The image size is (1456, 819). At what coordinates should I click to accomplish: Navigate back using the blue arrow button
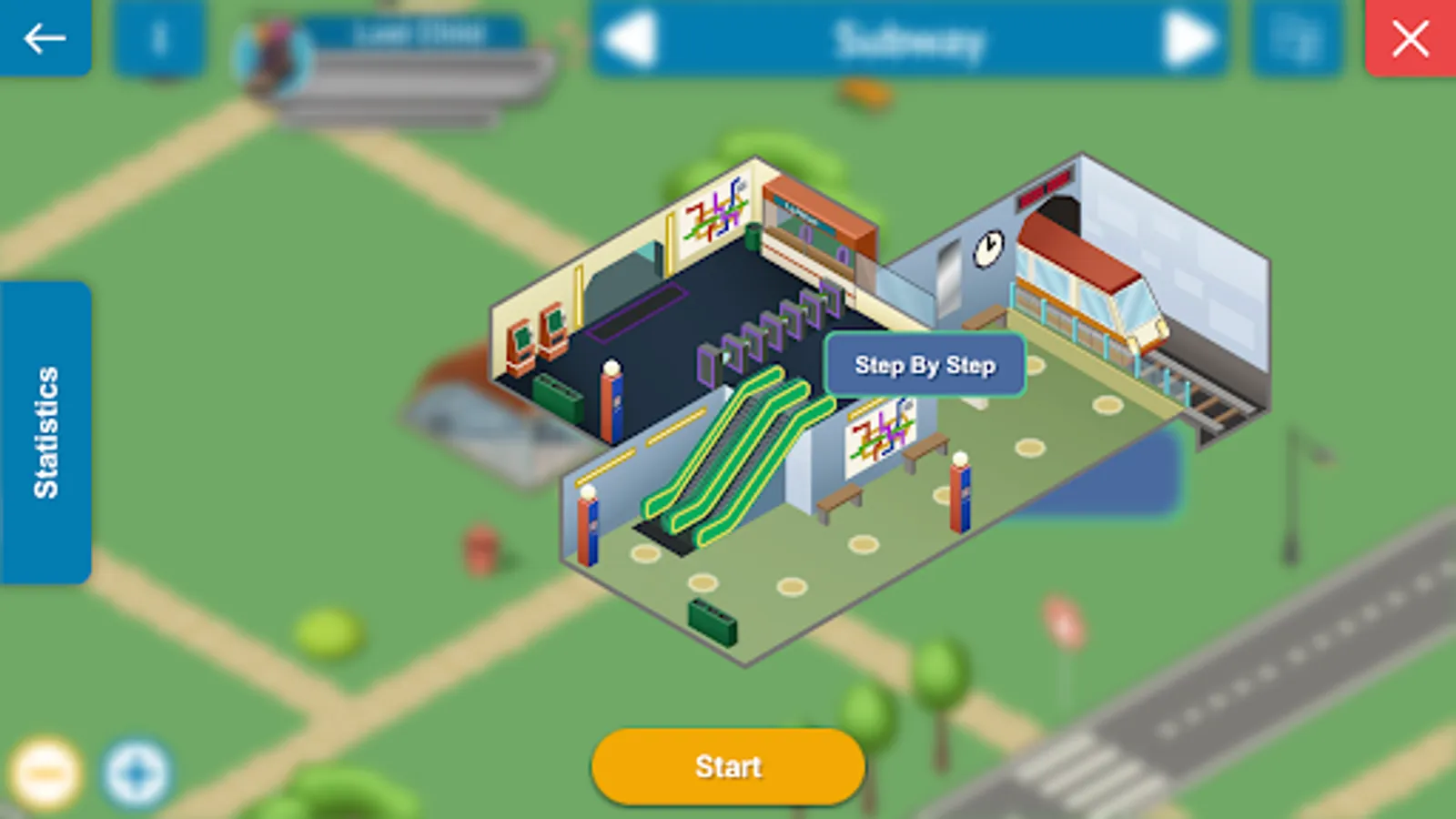click(x=44, y=38)
